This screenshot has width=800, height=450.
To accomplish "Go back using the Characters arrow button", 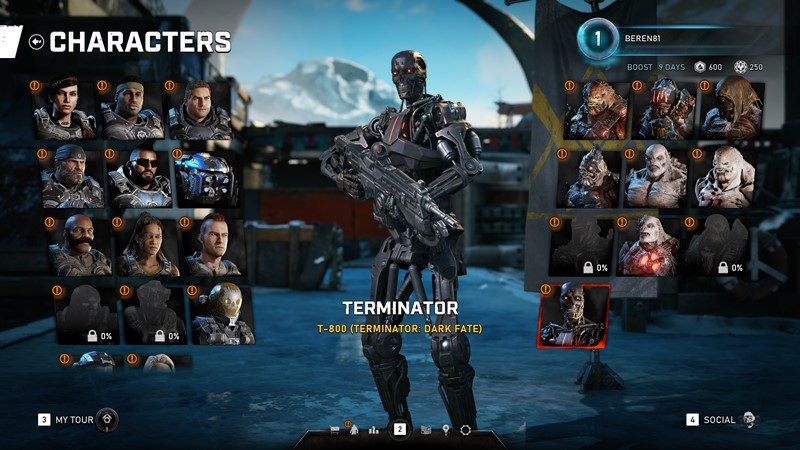I will [37, 42].
